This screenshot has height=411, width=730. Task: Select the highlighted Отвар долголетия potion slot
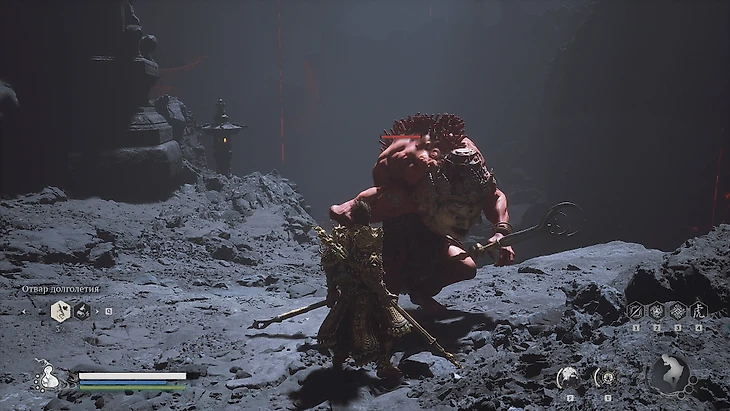(60, 312)
